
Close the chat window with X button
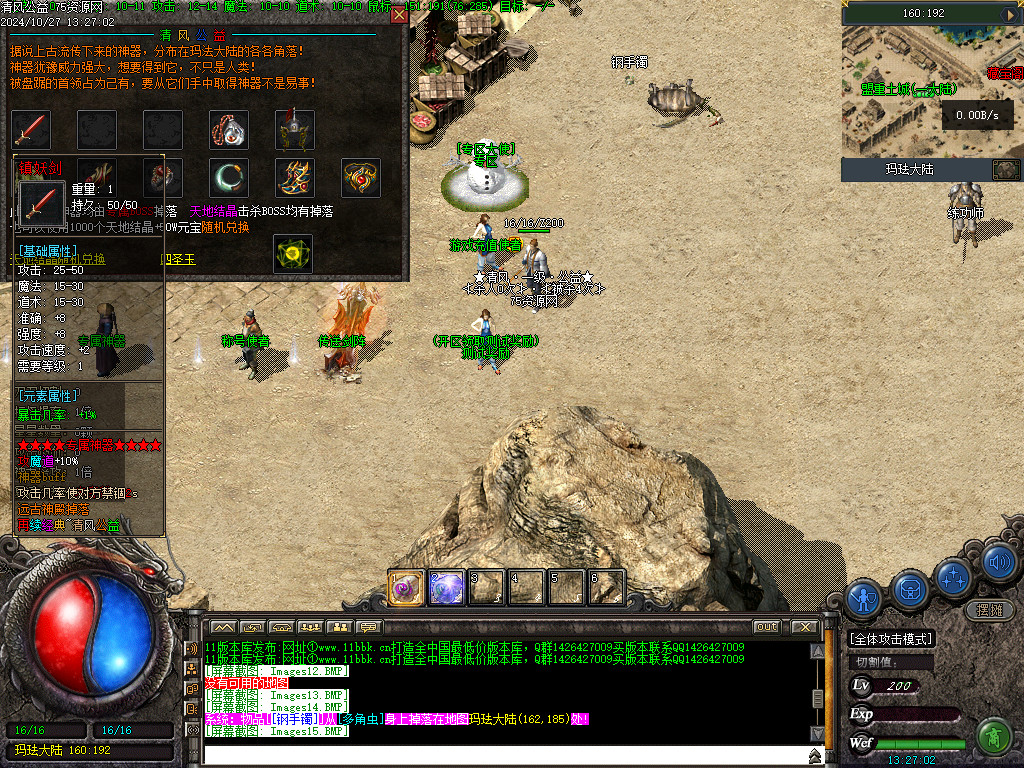(803, 627)
